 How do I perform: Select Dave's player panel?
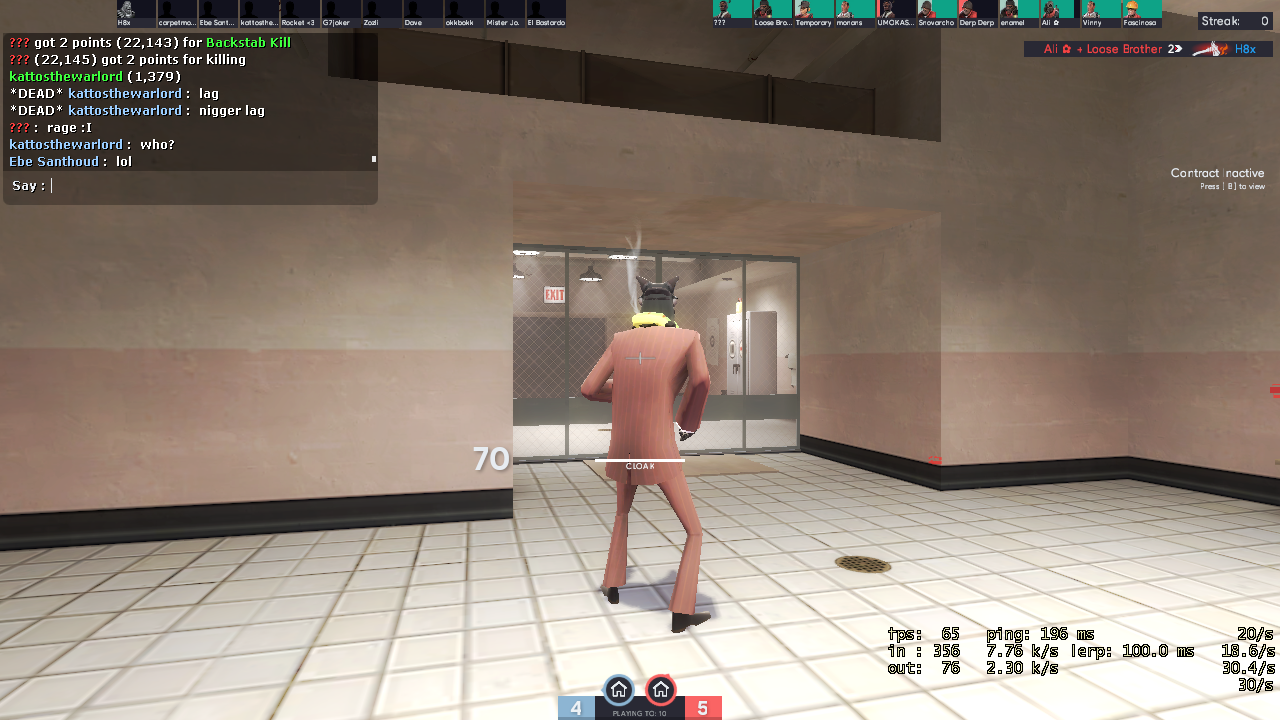pyautogui.click(x=422, y=13)
